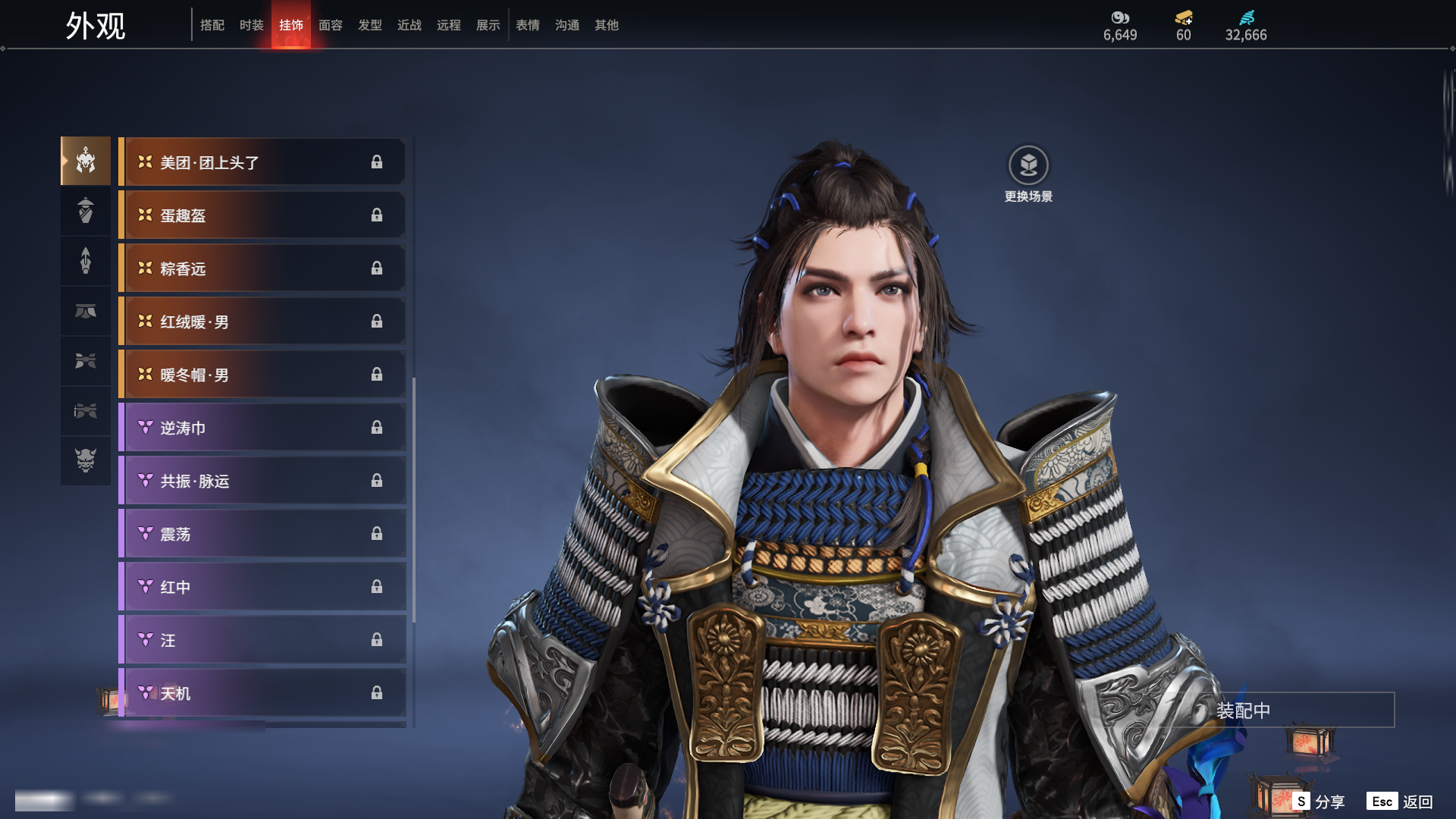Click the 分享 share button
This screenshot has height=819, width=1456.
[1319, 802]
